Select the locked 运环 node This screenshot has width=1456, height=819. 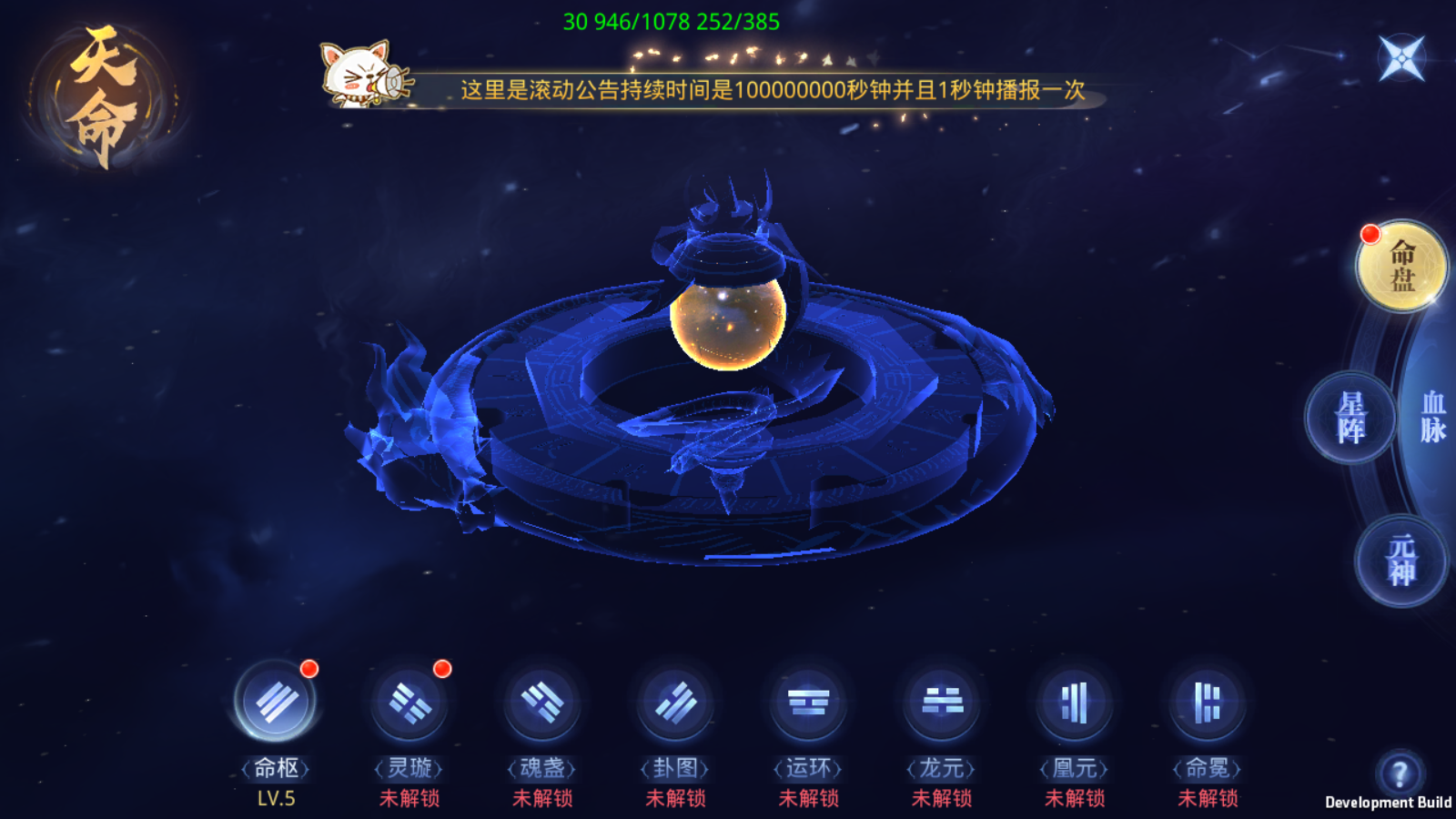809,703
